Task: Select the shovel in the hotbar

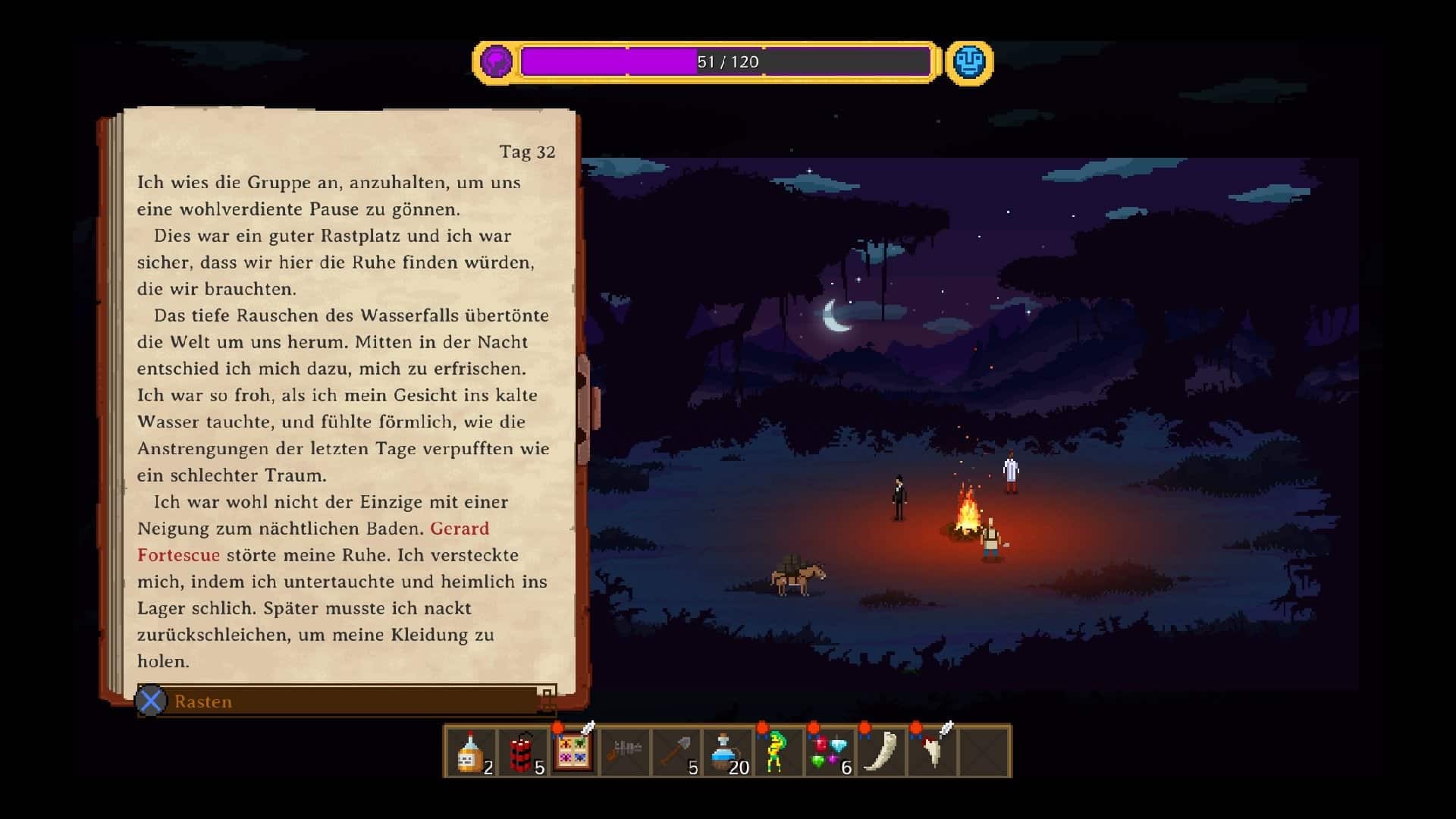Action: 676,752
